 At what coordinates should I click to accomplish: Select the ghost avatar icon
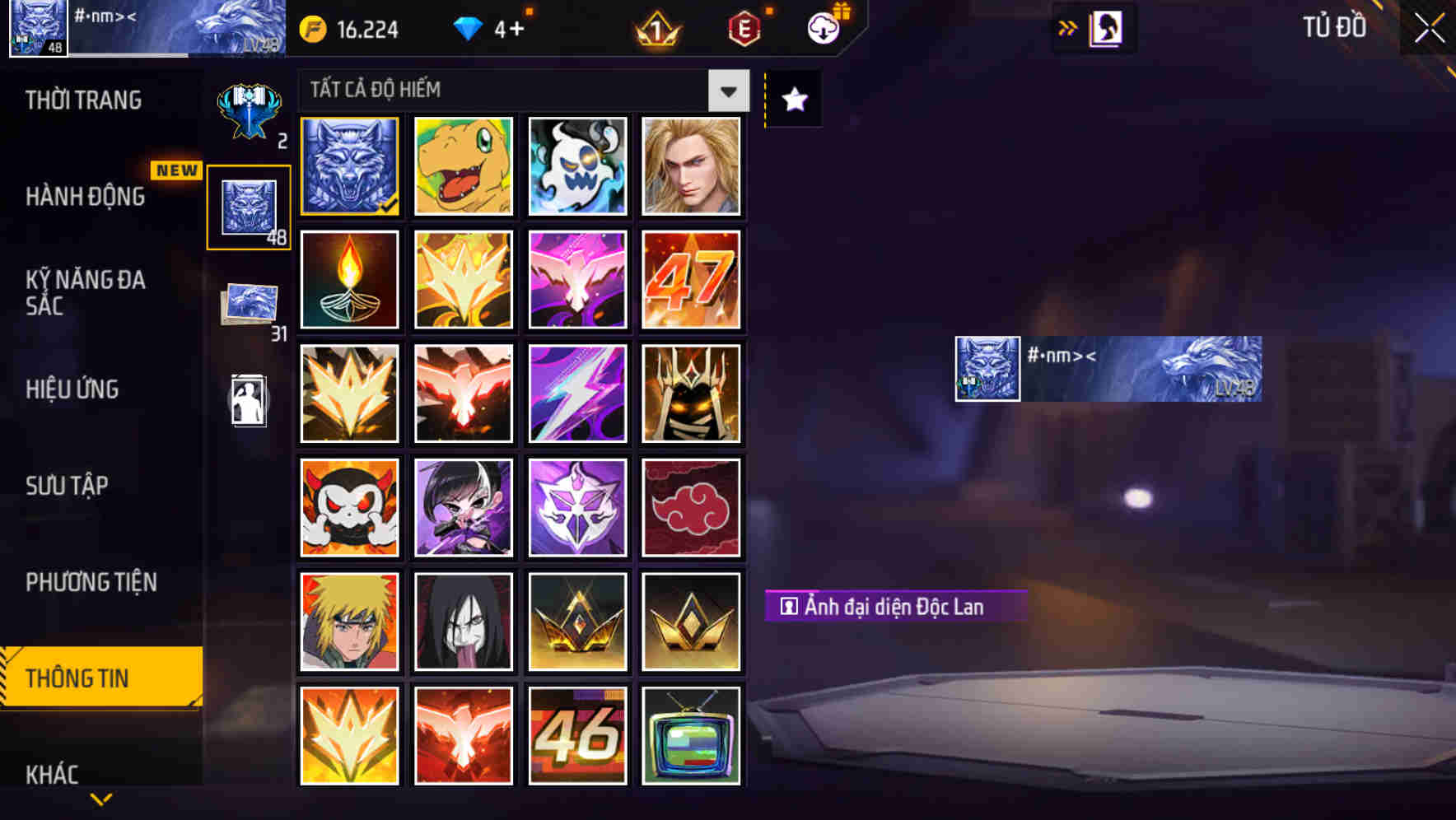click(577, 166)
